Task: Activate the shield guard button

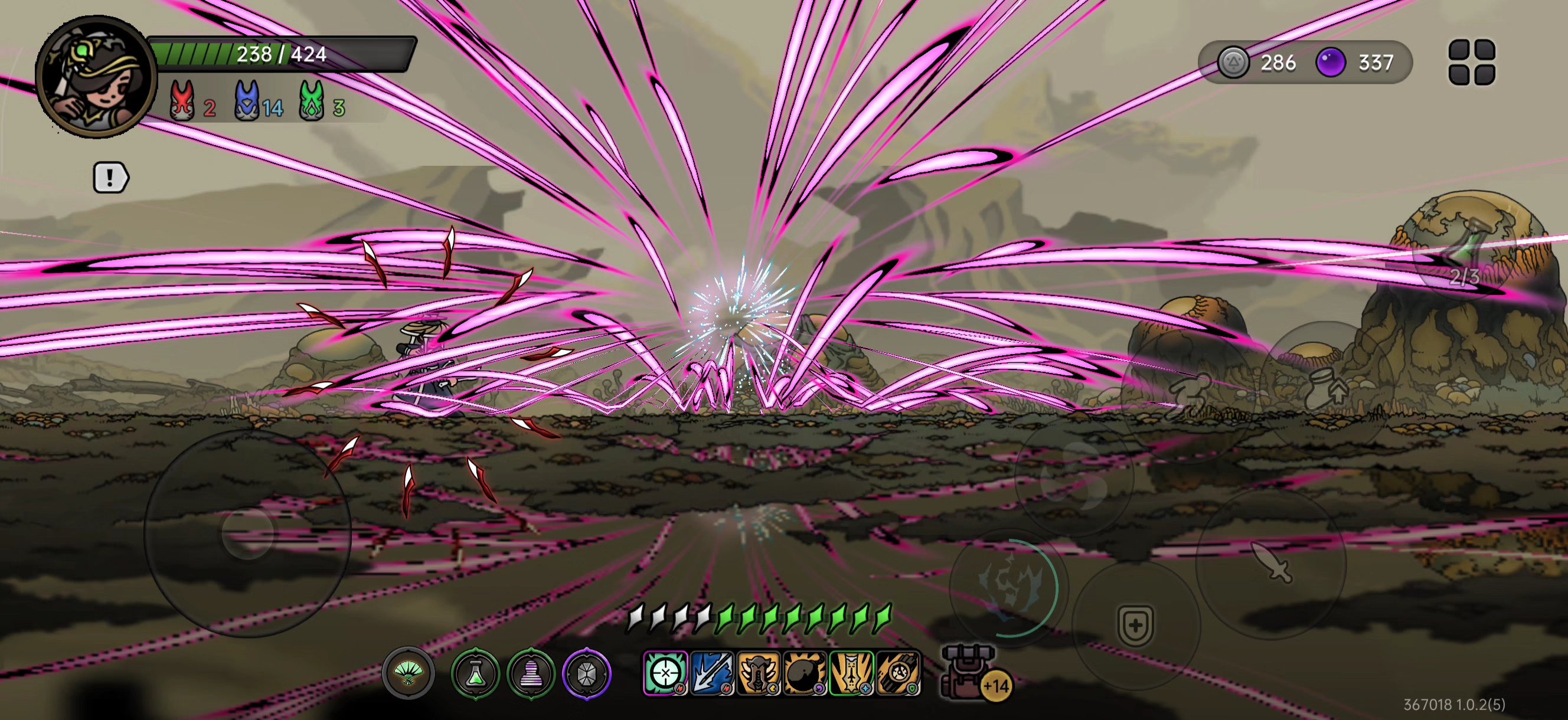Action: [x=1135, y=625]
